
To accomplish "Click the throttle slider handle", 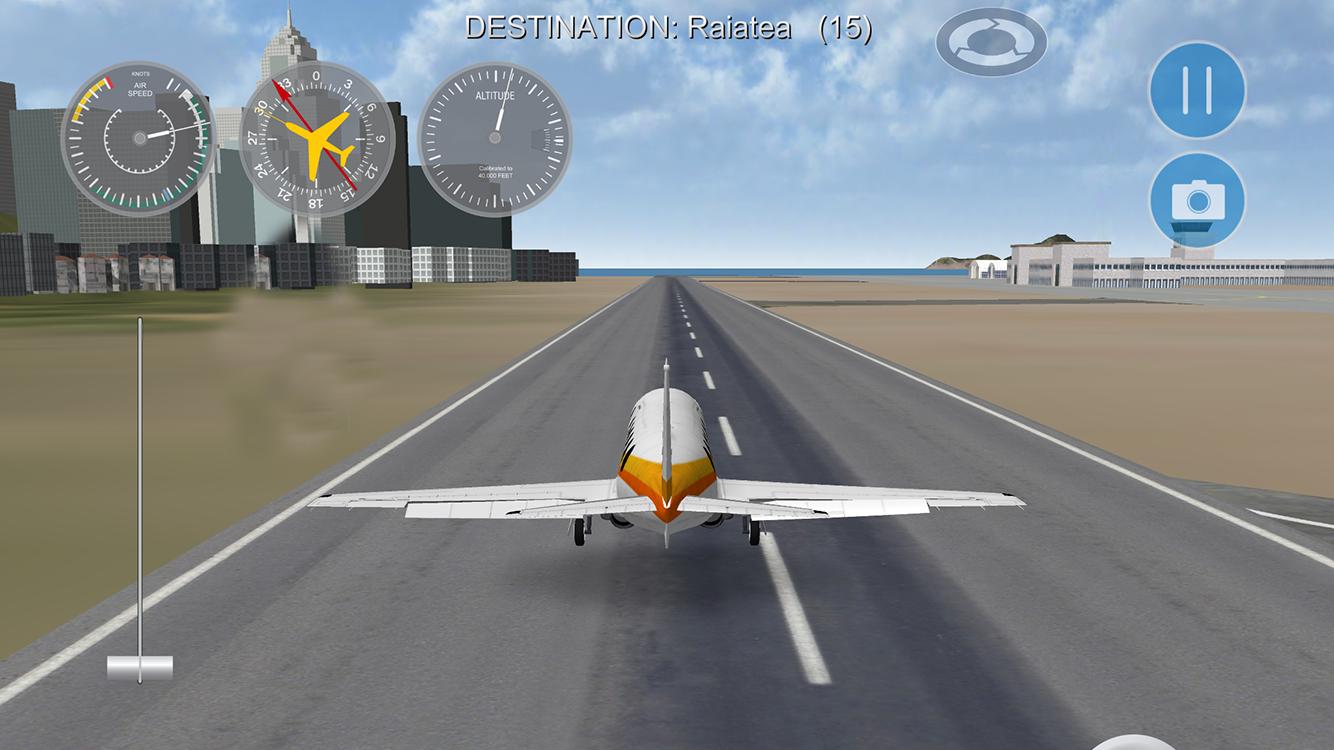I will (x=140, y=667).
